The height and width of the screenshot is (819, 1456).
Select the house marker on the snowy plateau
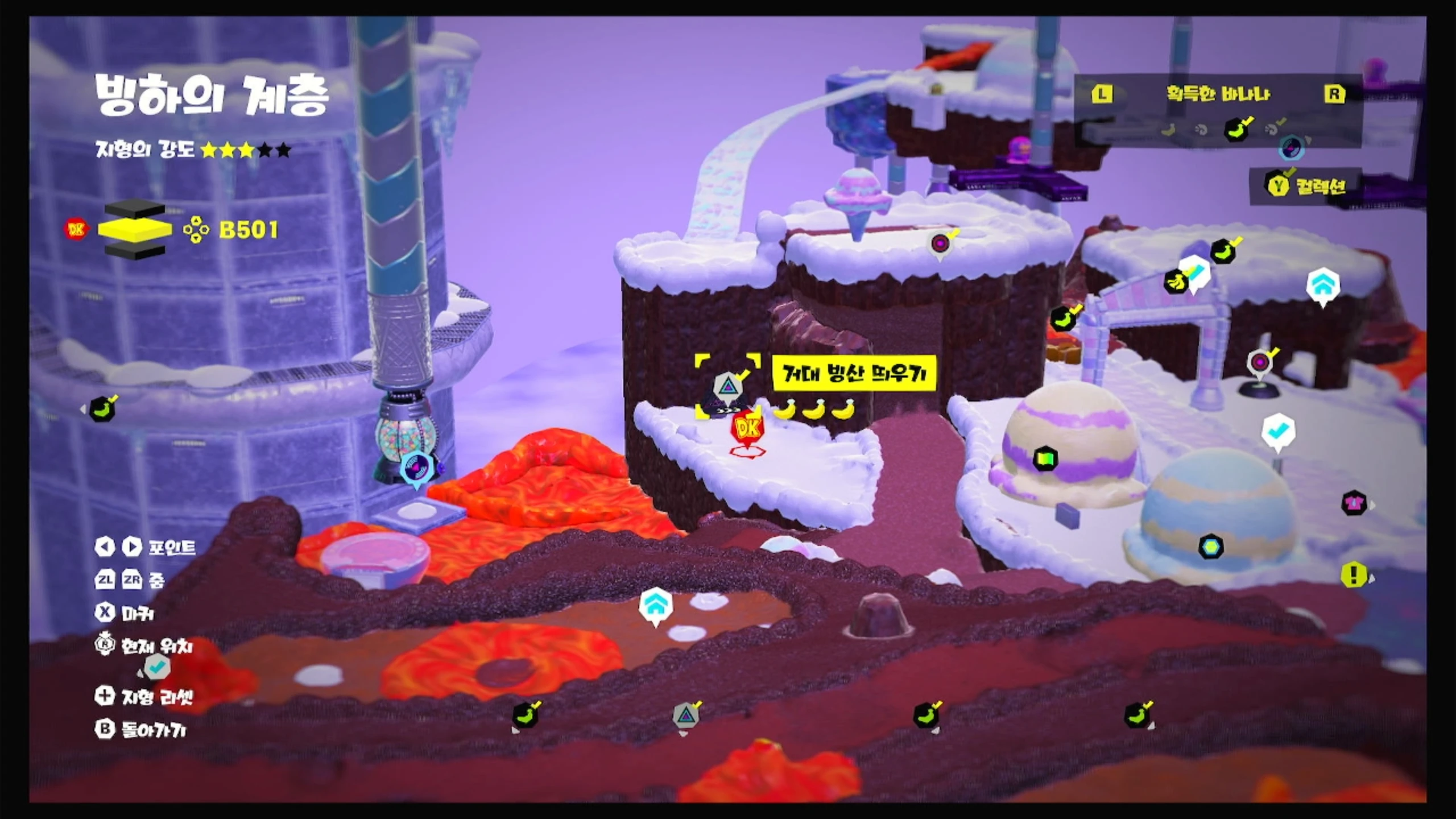pos(1323,286)
